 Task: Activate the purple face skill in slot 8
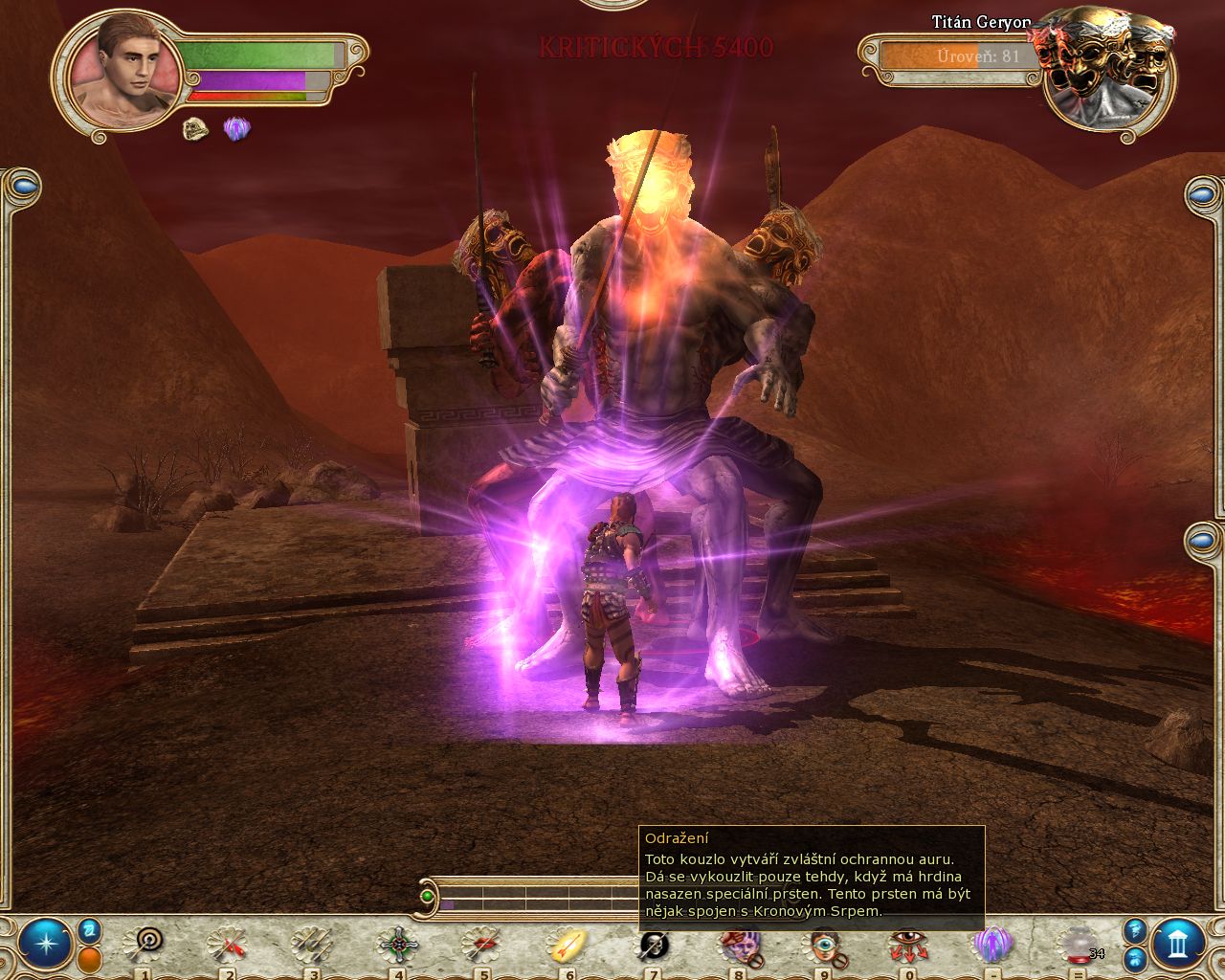(x=736, y=945)
